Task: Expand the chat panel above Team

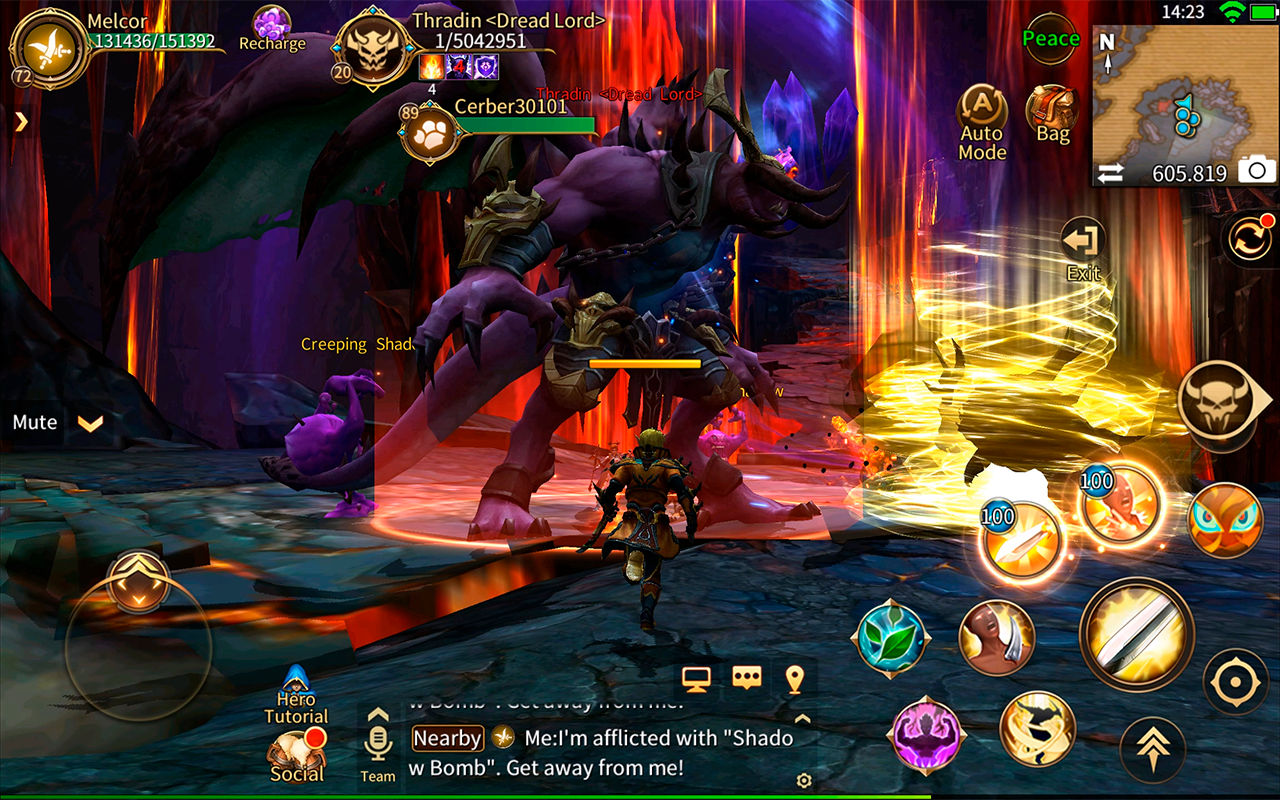Action: click(x=378, y=714)
